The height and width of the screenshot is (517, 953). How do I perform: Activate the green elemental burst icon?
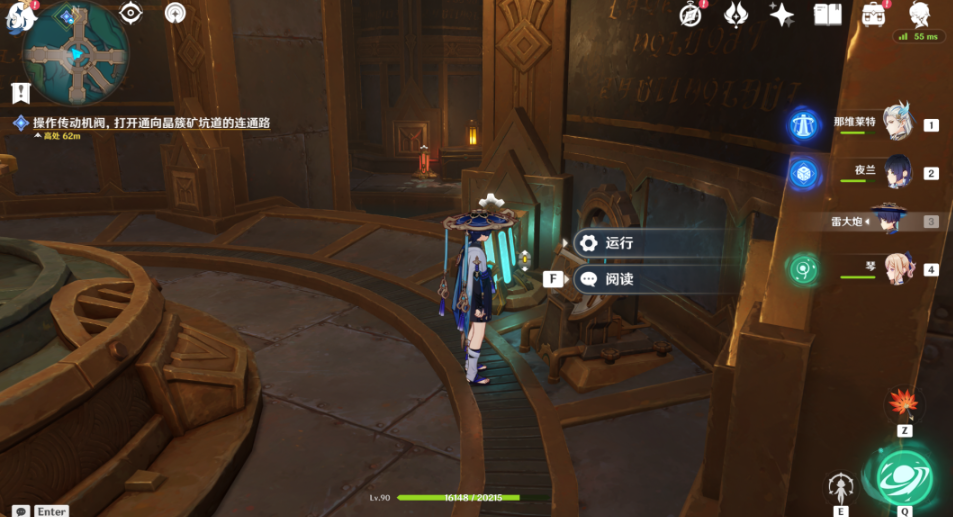tap(904, 476)
